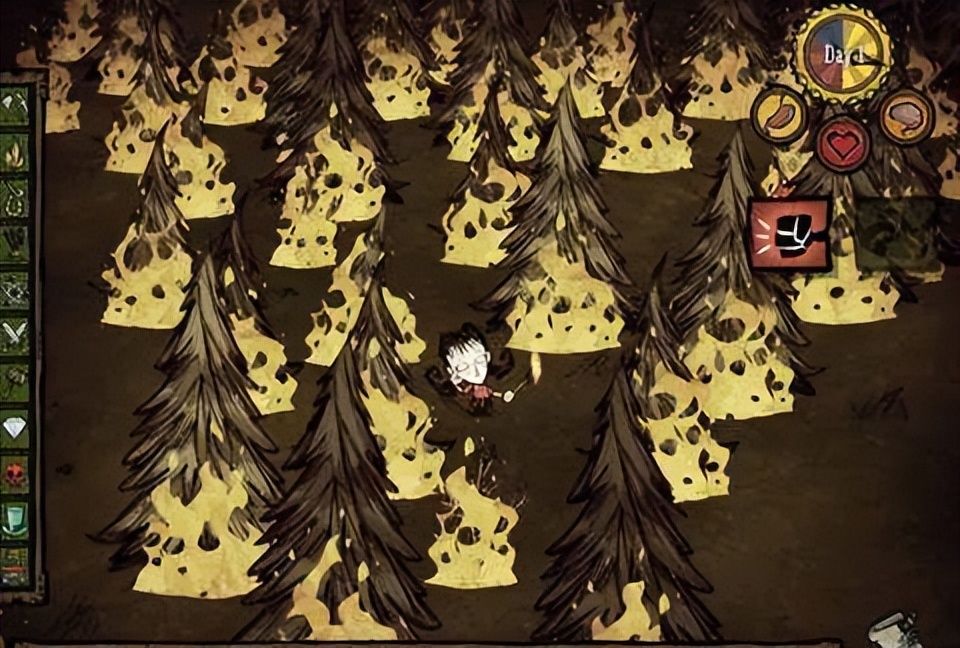This screenshot has width=960, height=648.
Task: Open the map using the rolled scroll icon
Action: [893, 630]
